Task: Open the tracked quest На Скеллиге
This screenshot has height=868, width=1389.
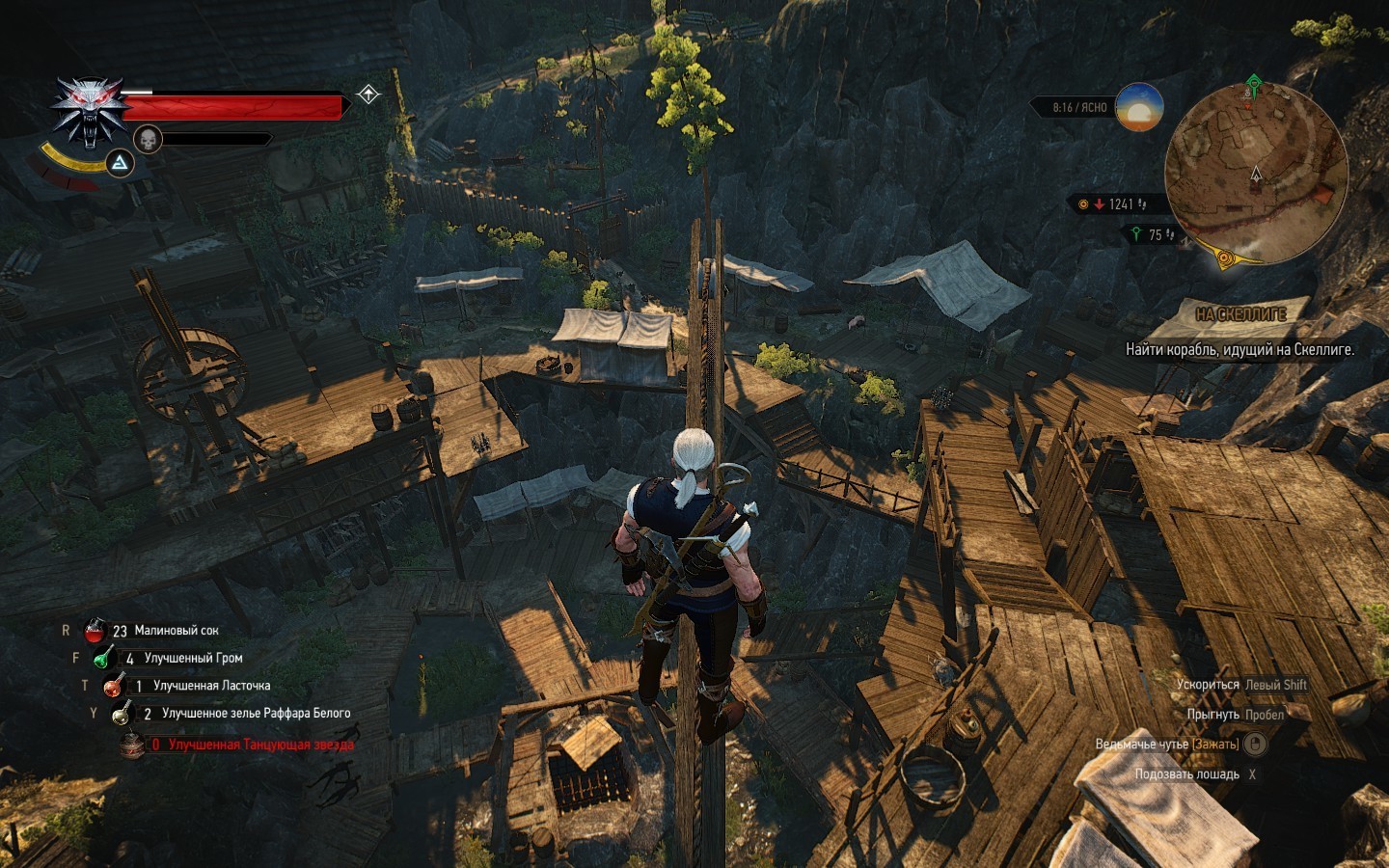Action: coord(1240,314)
